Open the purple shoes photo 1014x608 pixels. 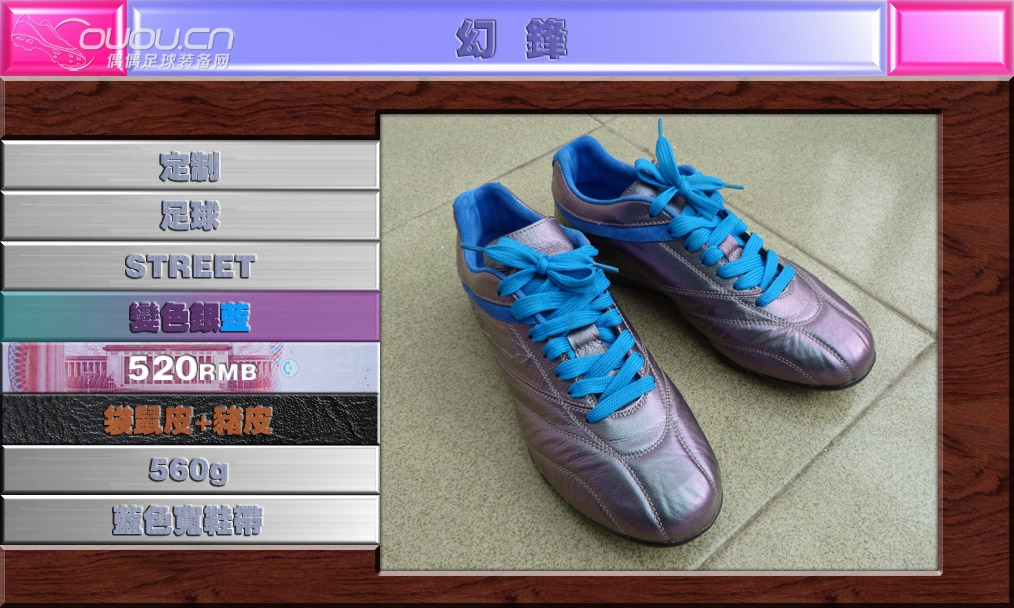pyautogui.click(x=660, y=342)
